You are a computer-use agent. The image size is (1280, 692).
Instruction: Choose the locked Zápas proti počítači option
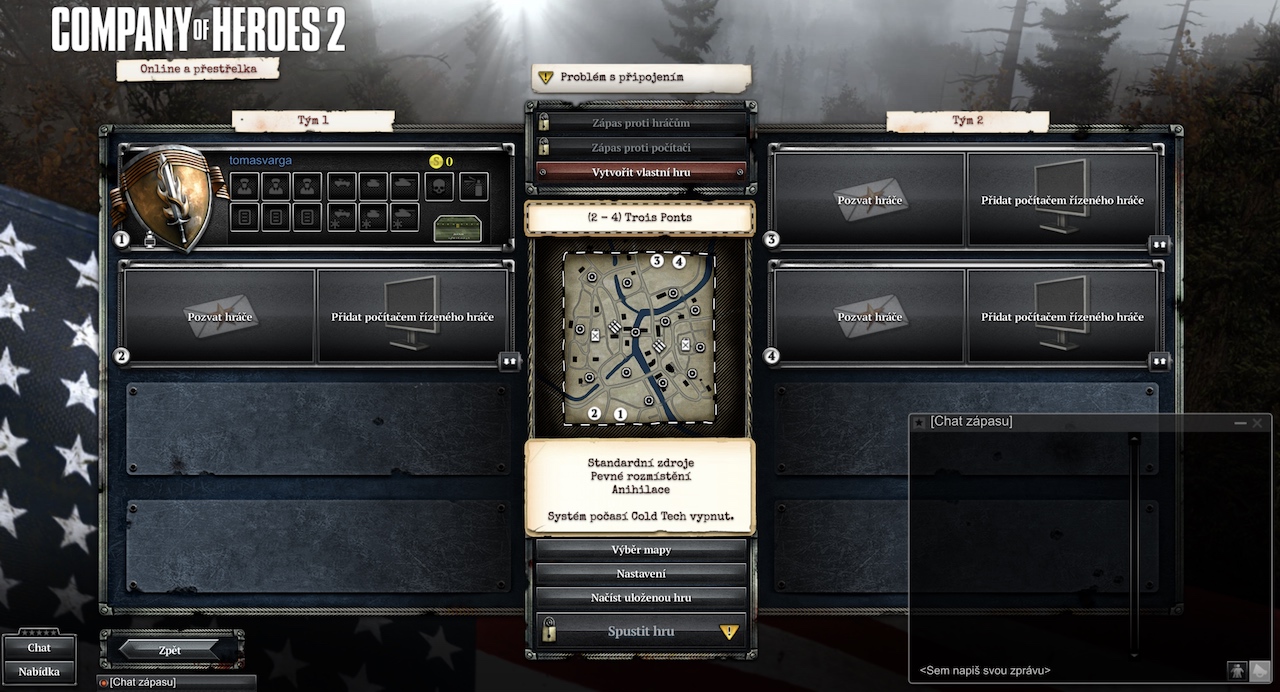point(641,148)
